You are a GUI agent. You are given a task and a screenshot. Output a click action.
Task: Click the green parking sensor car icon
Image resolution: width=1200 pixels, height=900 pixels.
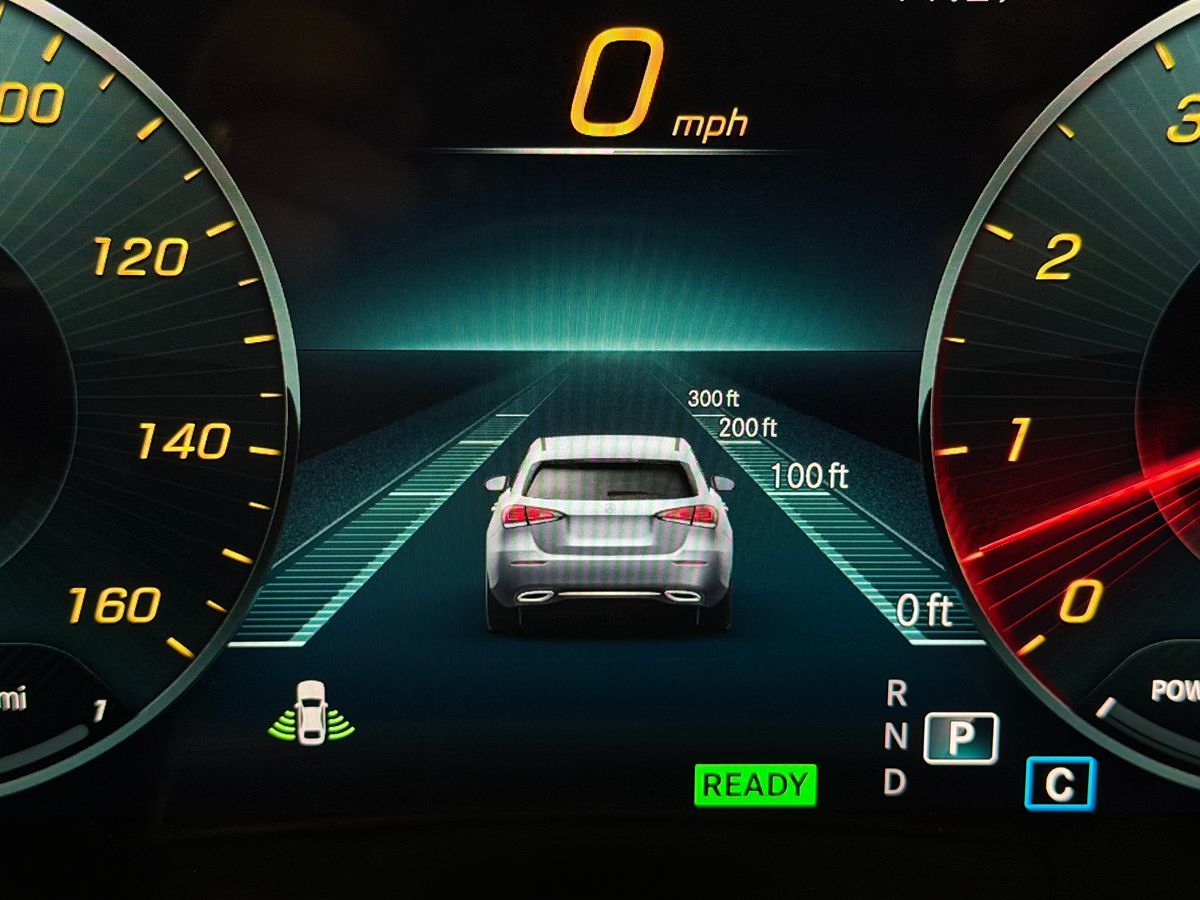coord(311,712)
